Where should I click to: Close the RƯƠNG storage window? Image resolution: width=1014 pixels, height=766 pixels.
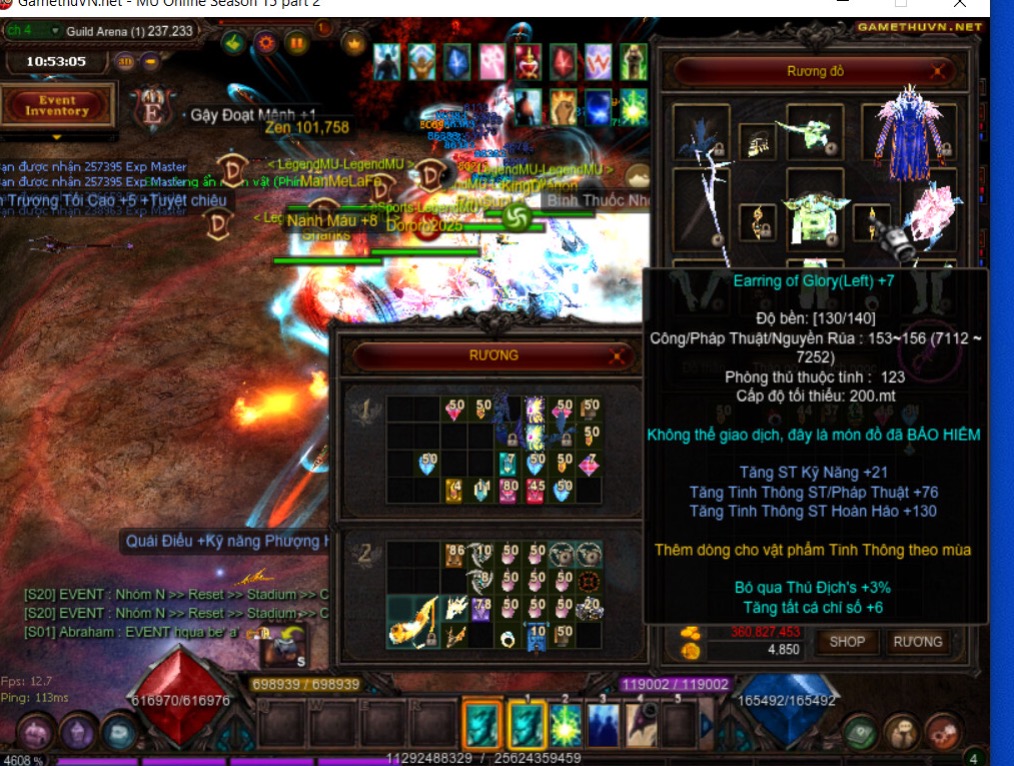point(618,355)
